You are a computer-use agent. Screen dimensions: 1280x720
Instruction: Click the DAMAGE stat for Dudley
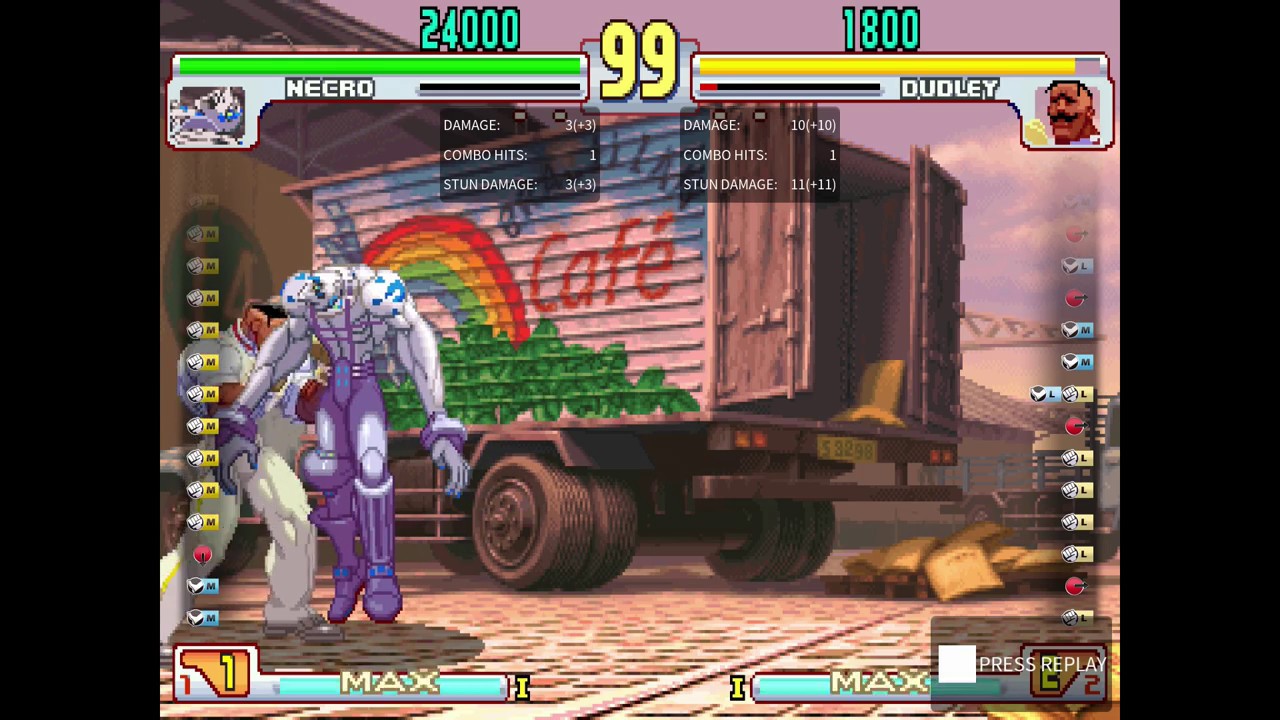(760, 125)
